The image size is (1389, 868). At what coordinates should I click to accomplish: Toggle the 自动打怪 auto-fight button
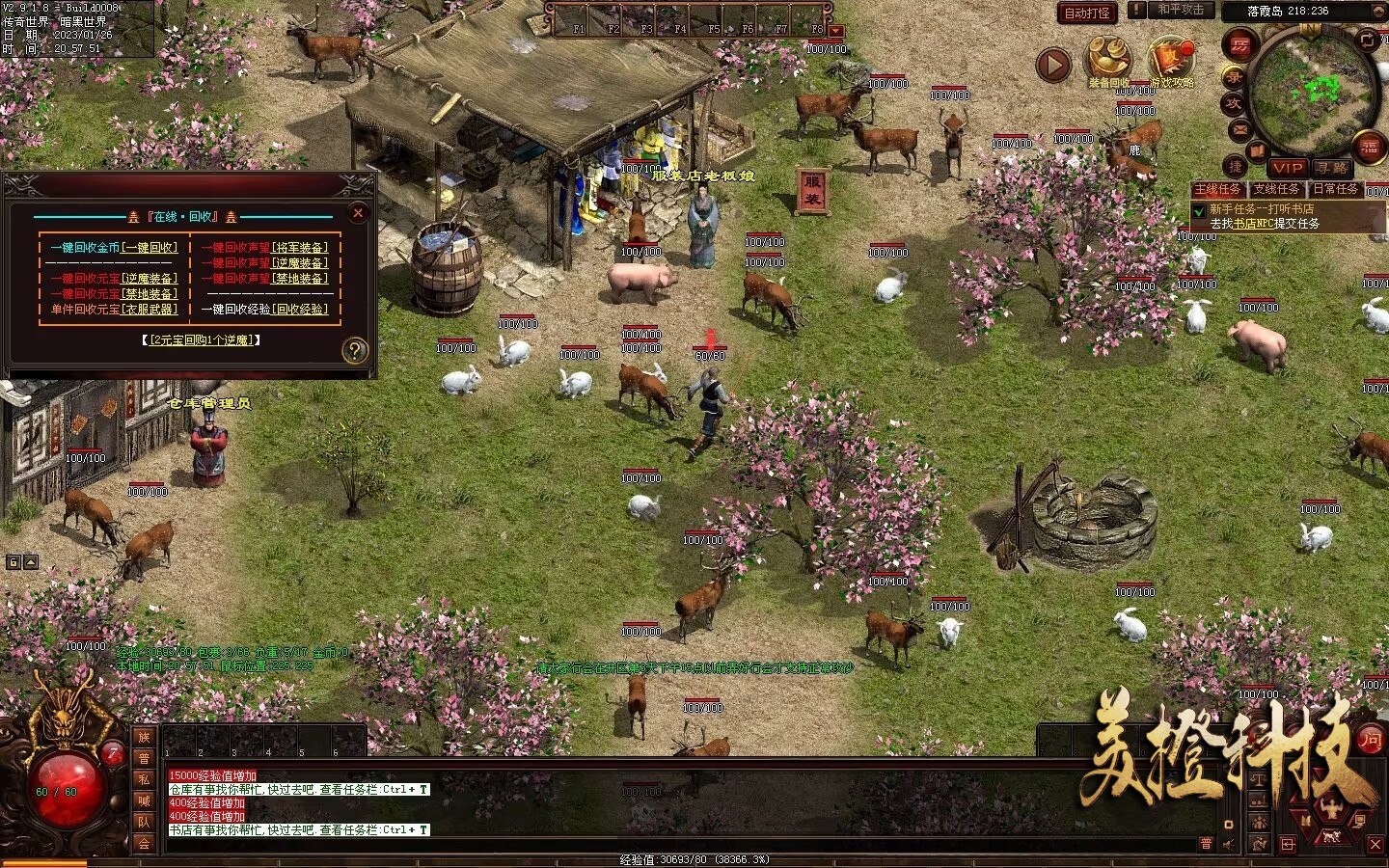point(1087,13)
